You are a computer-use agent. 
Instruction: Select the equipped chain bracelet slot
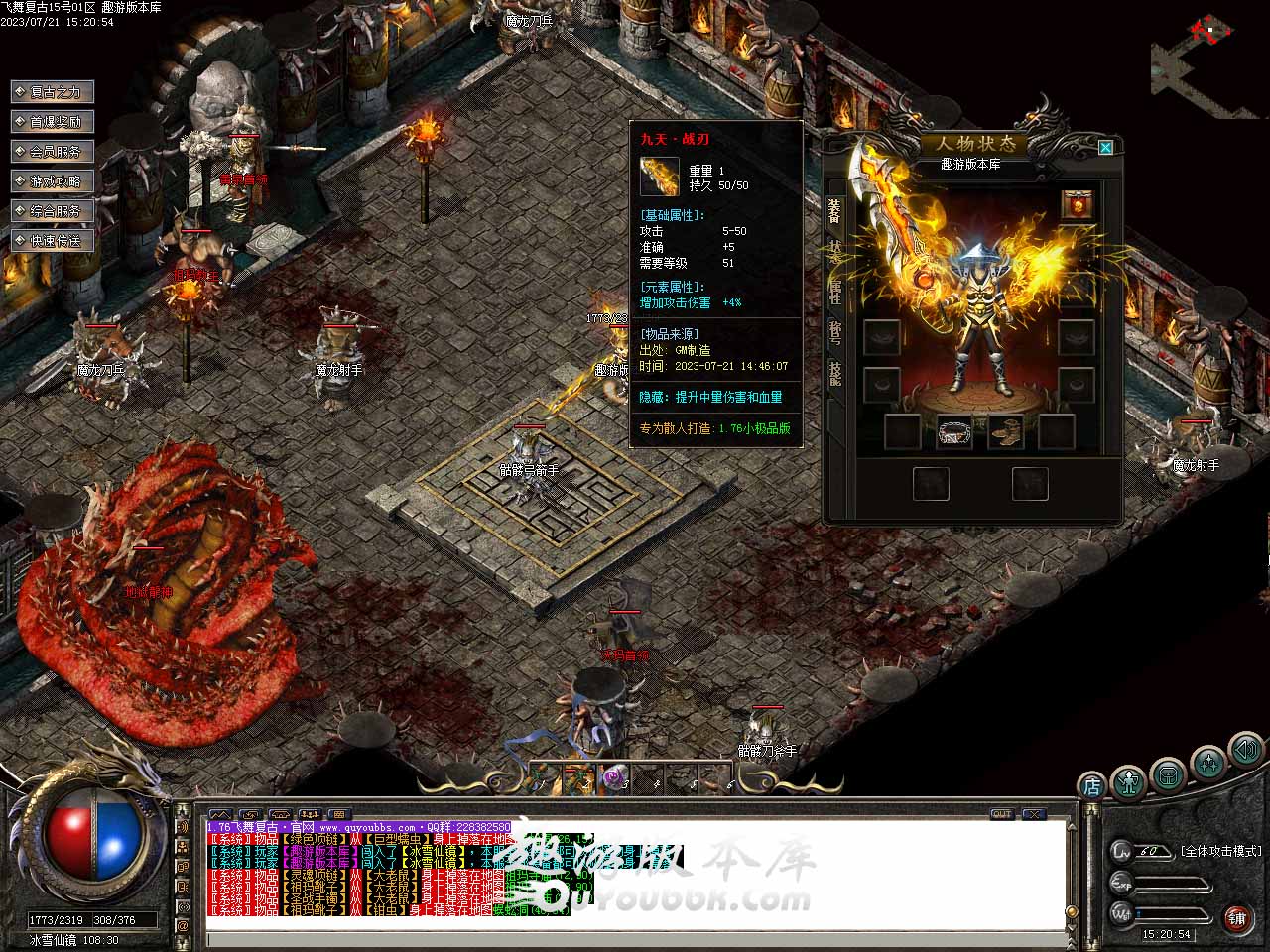pos(954,432)
